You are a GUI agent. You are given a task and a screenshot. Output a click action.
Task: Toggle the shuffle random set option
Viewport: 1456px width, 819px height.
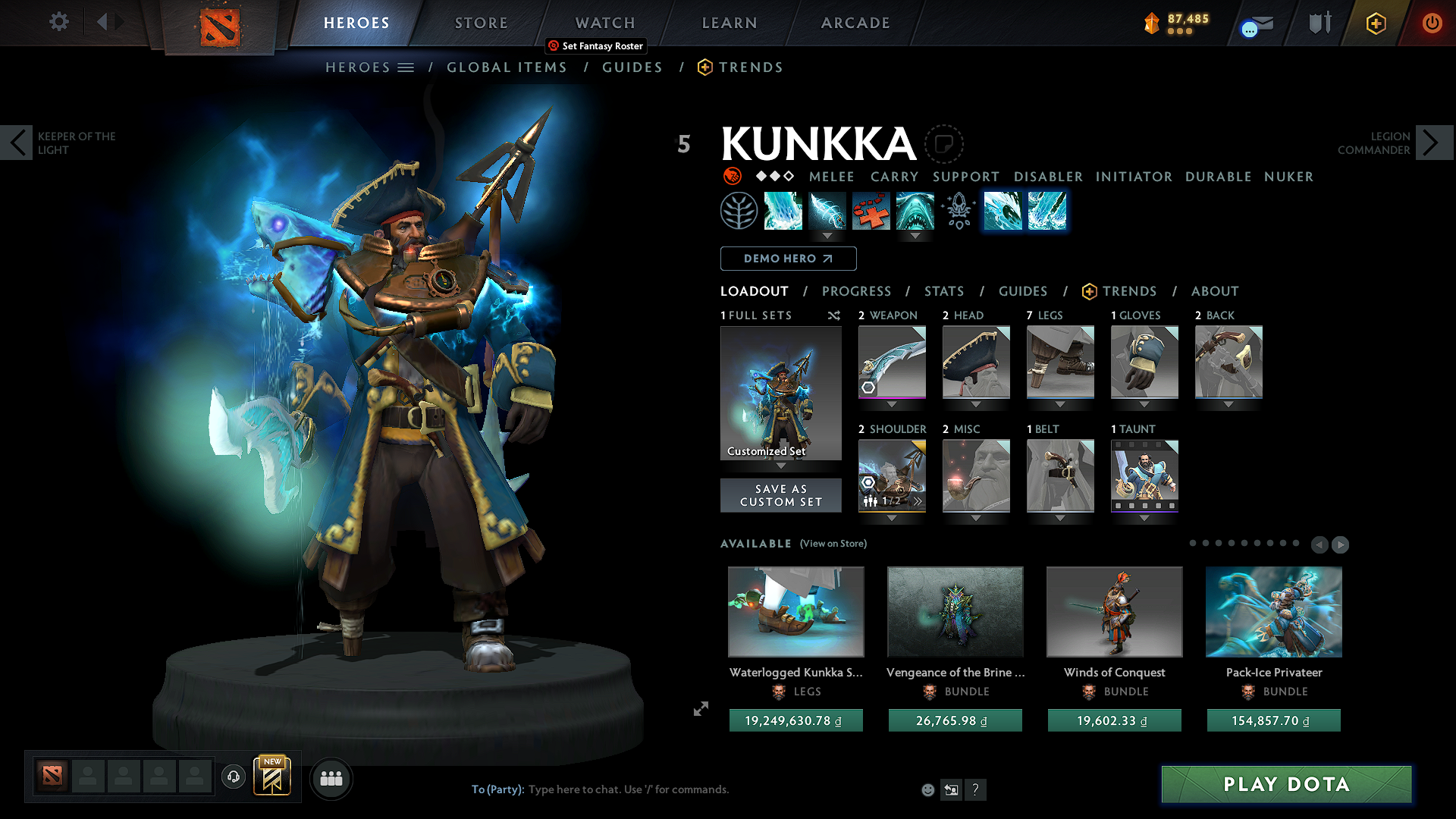(x=833, y=315)
